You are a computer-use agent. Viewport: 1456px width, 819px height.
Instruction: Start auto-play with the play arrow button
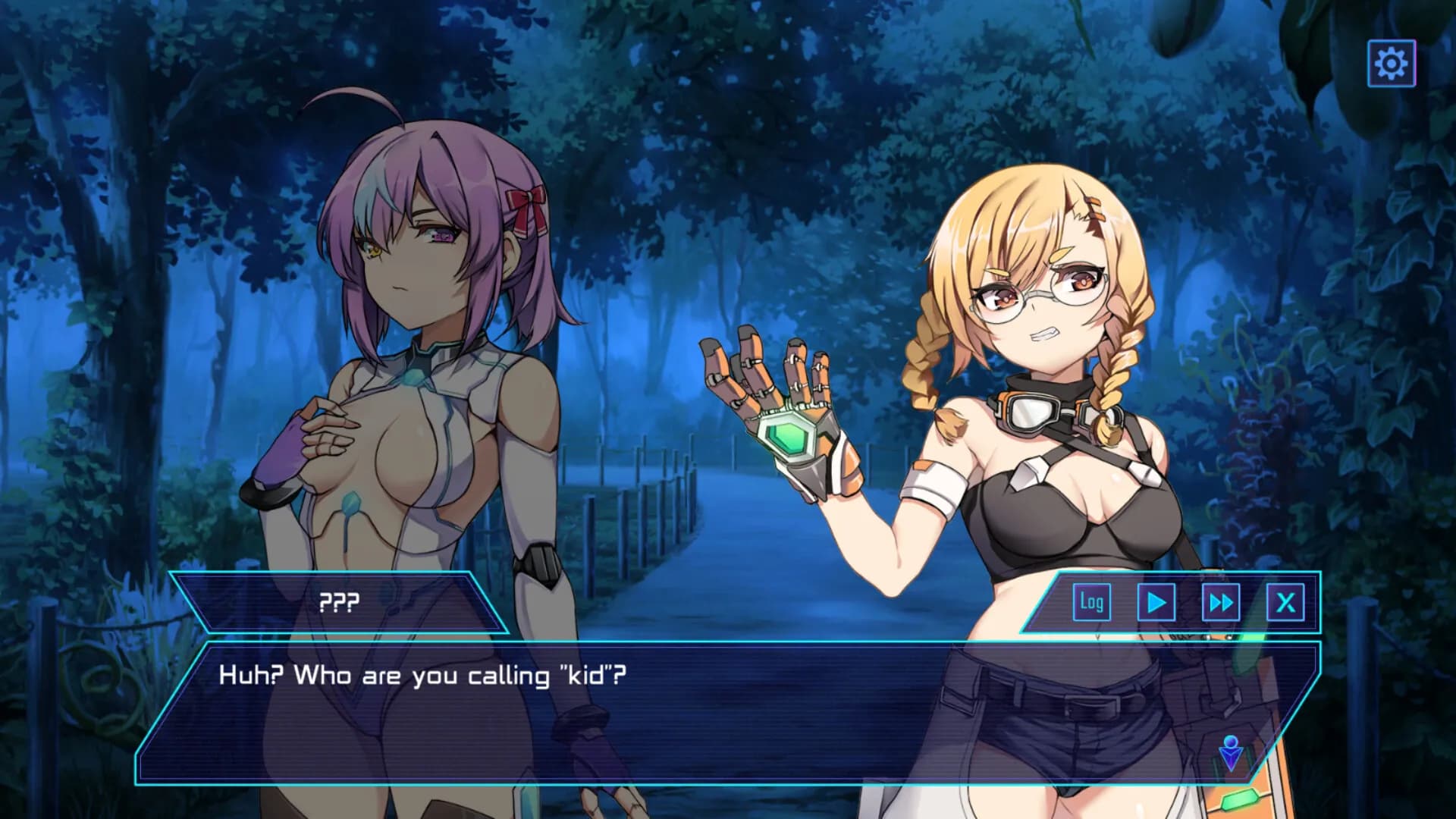[x=1156, y=603]
